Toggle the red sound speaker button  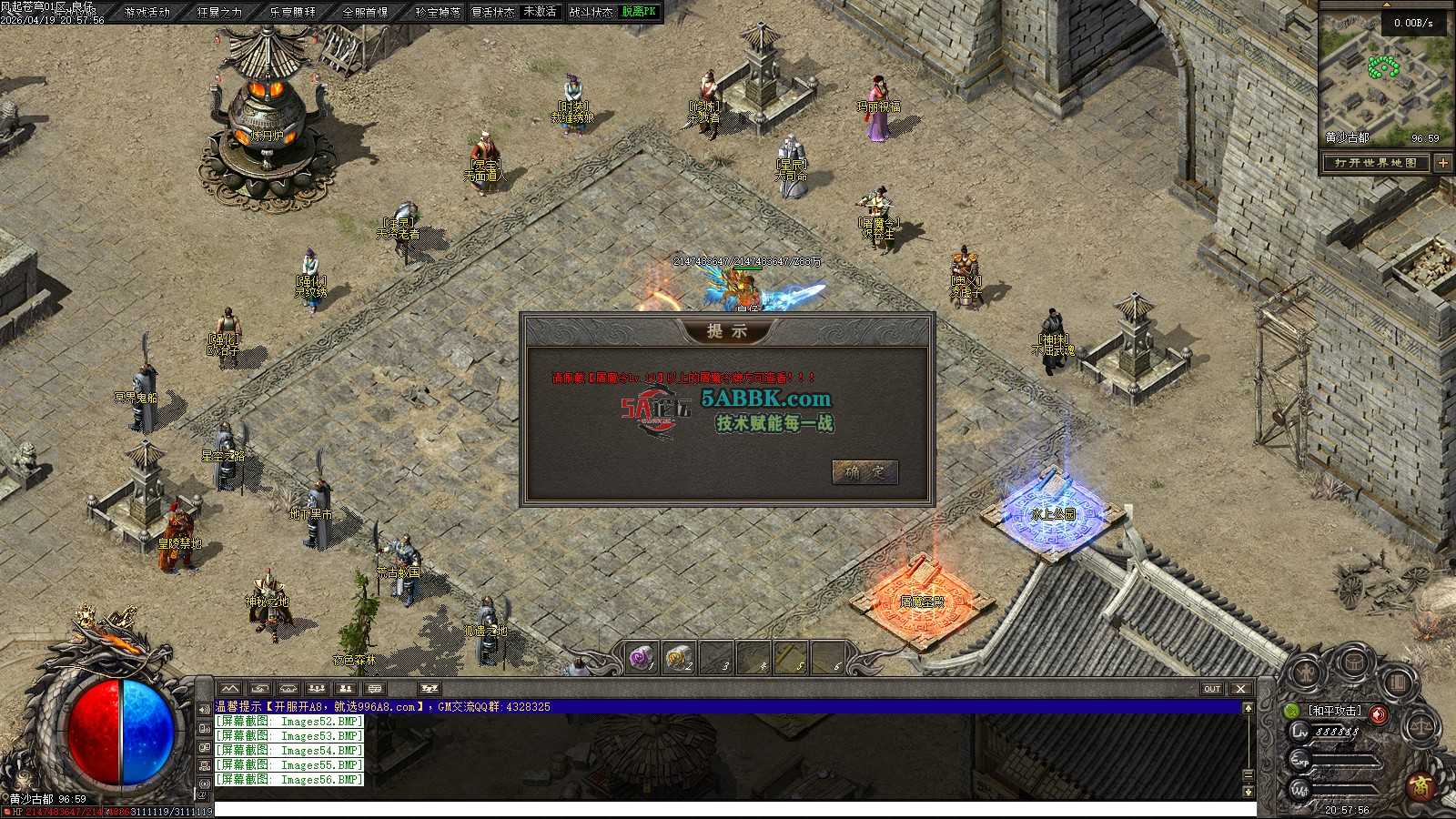(x=1379, y=713)
